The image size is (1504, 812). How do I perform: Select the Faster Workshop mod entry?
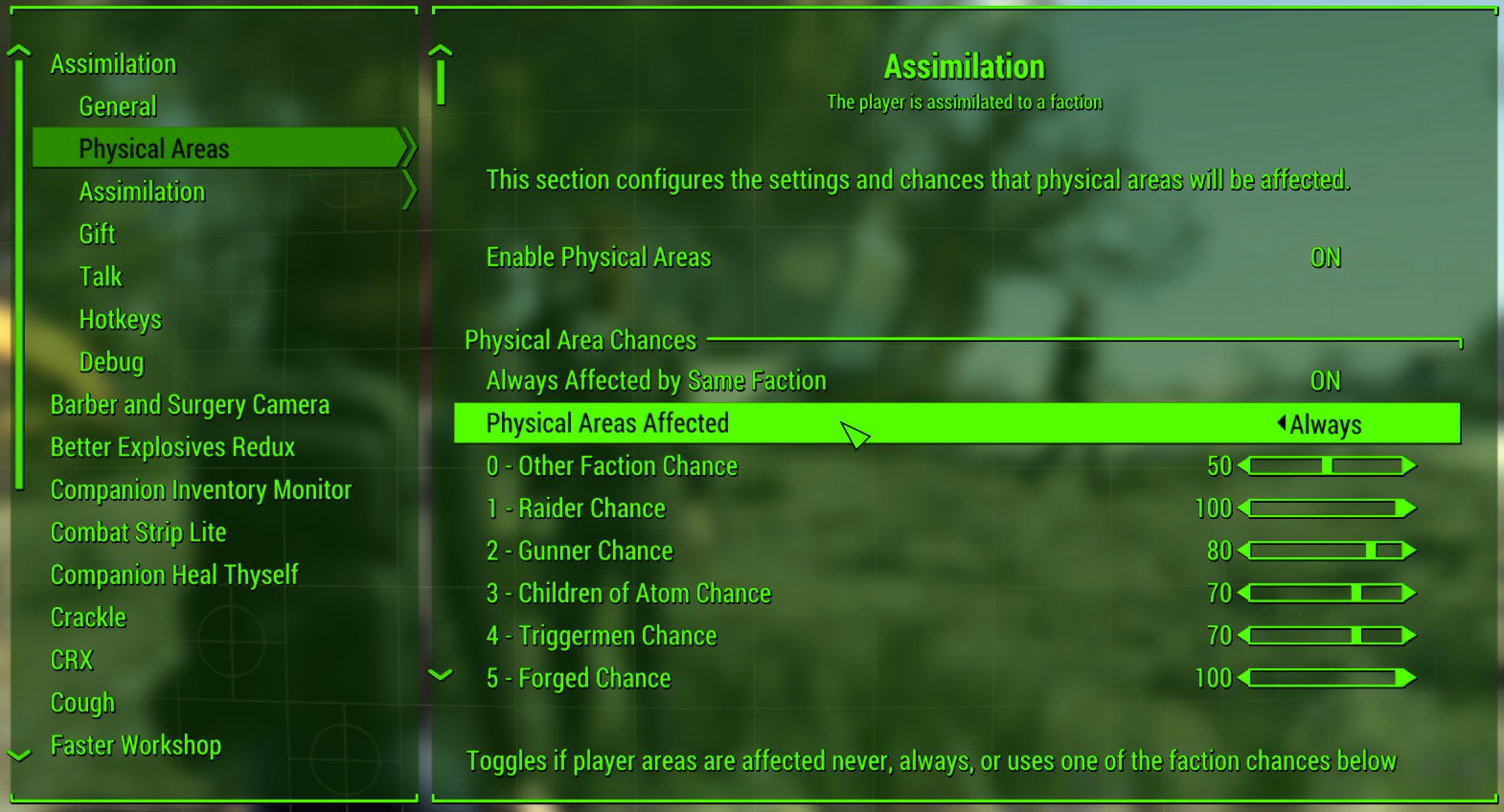click(135, 745)
